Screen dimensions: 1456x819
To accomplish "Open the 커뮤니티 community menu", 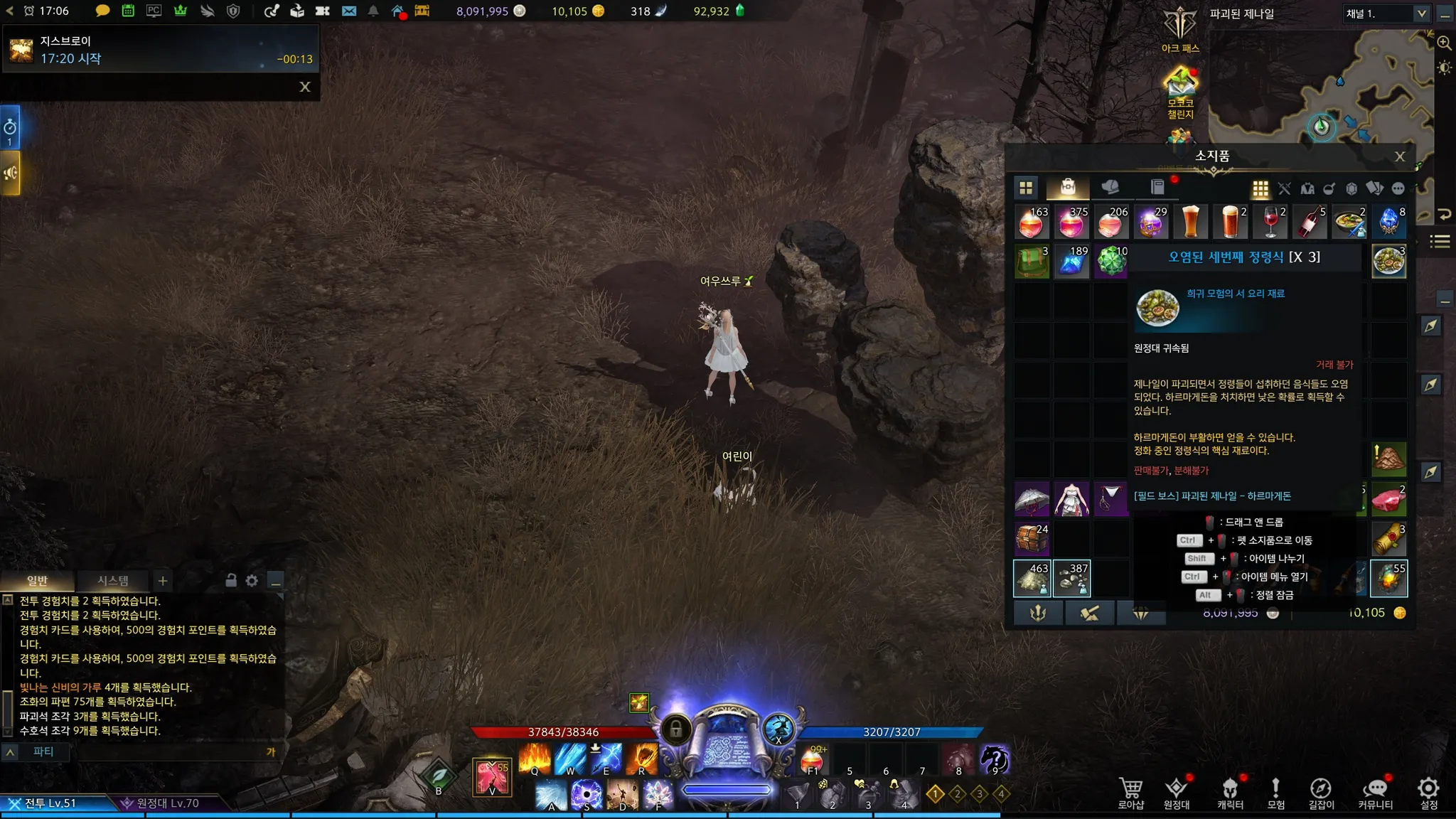I will 1375,792.
